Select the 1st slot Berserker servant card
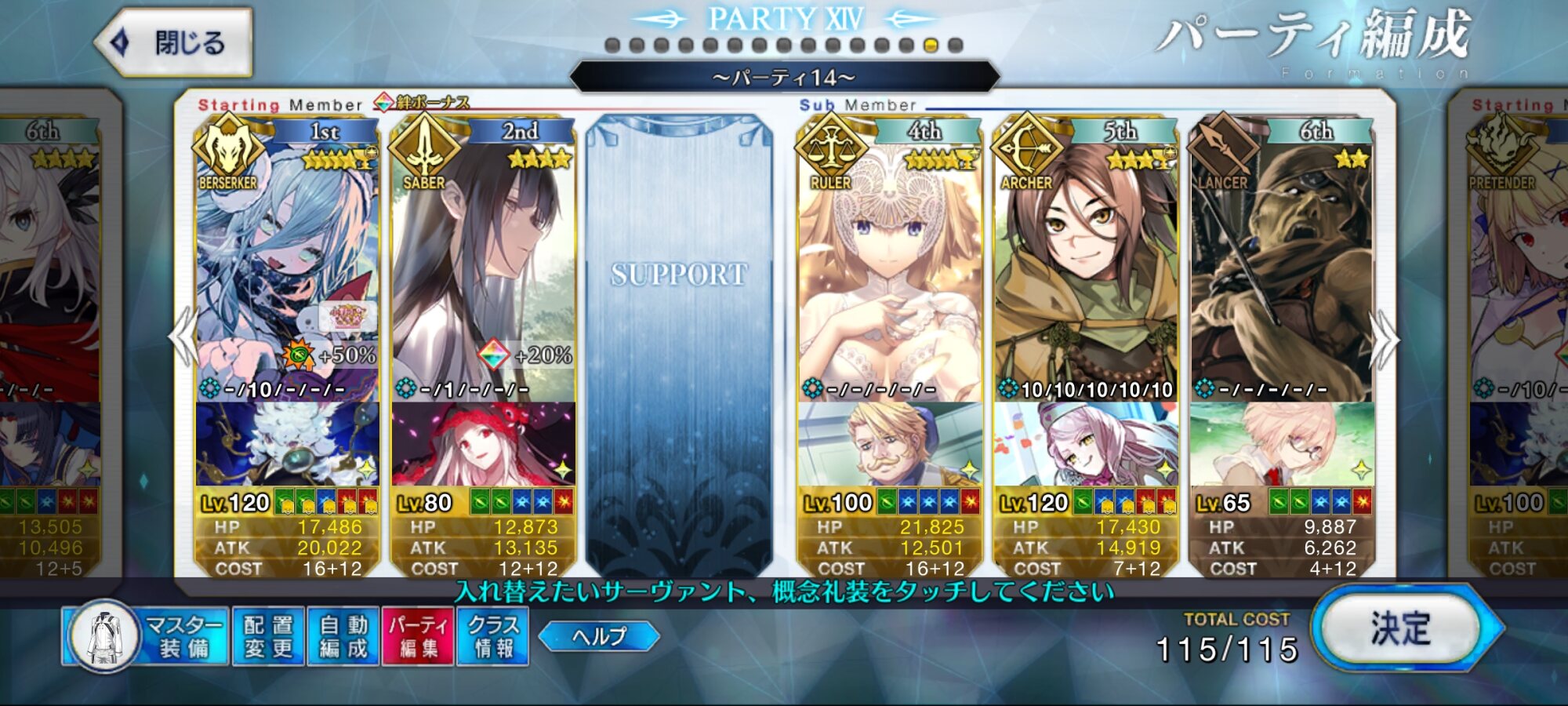Image resolution: width=1568 pixels, height=706 pixels. tap(287, 267)
